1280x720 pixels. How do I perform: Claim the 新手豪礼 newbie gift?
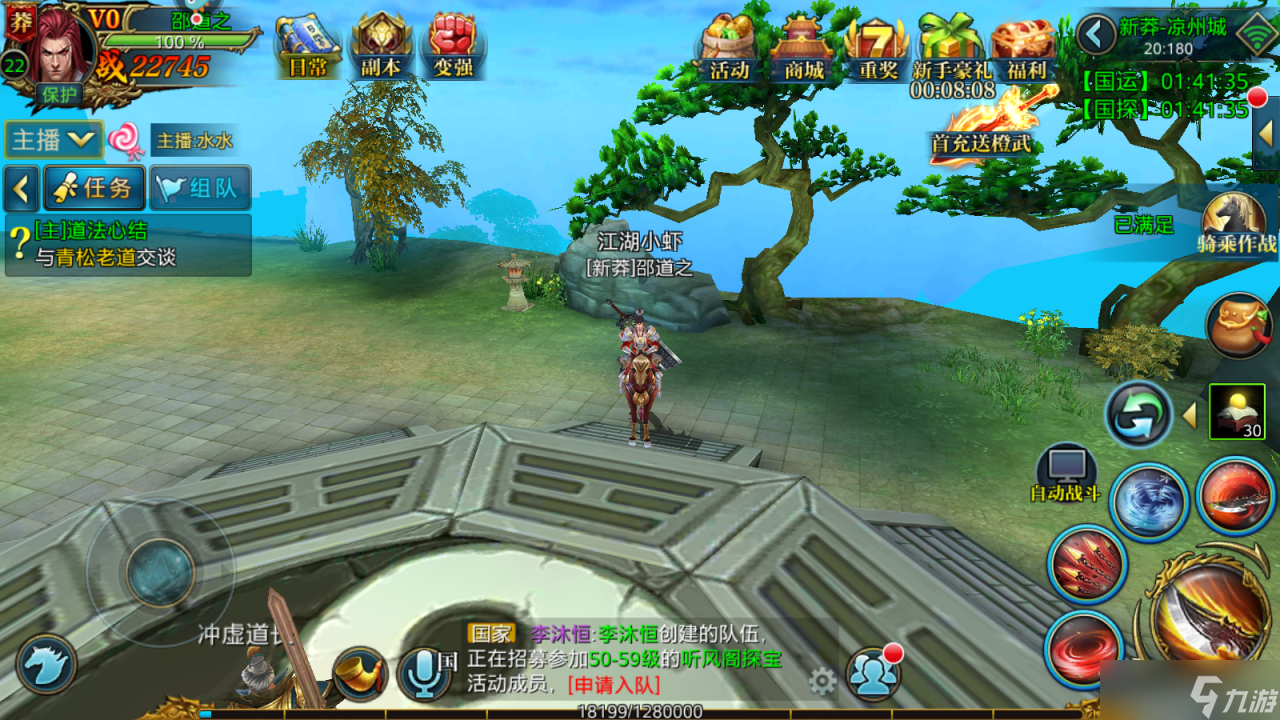[x=951, y=46]
